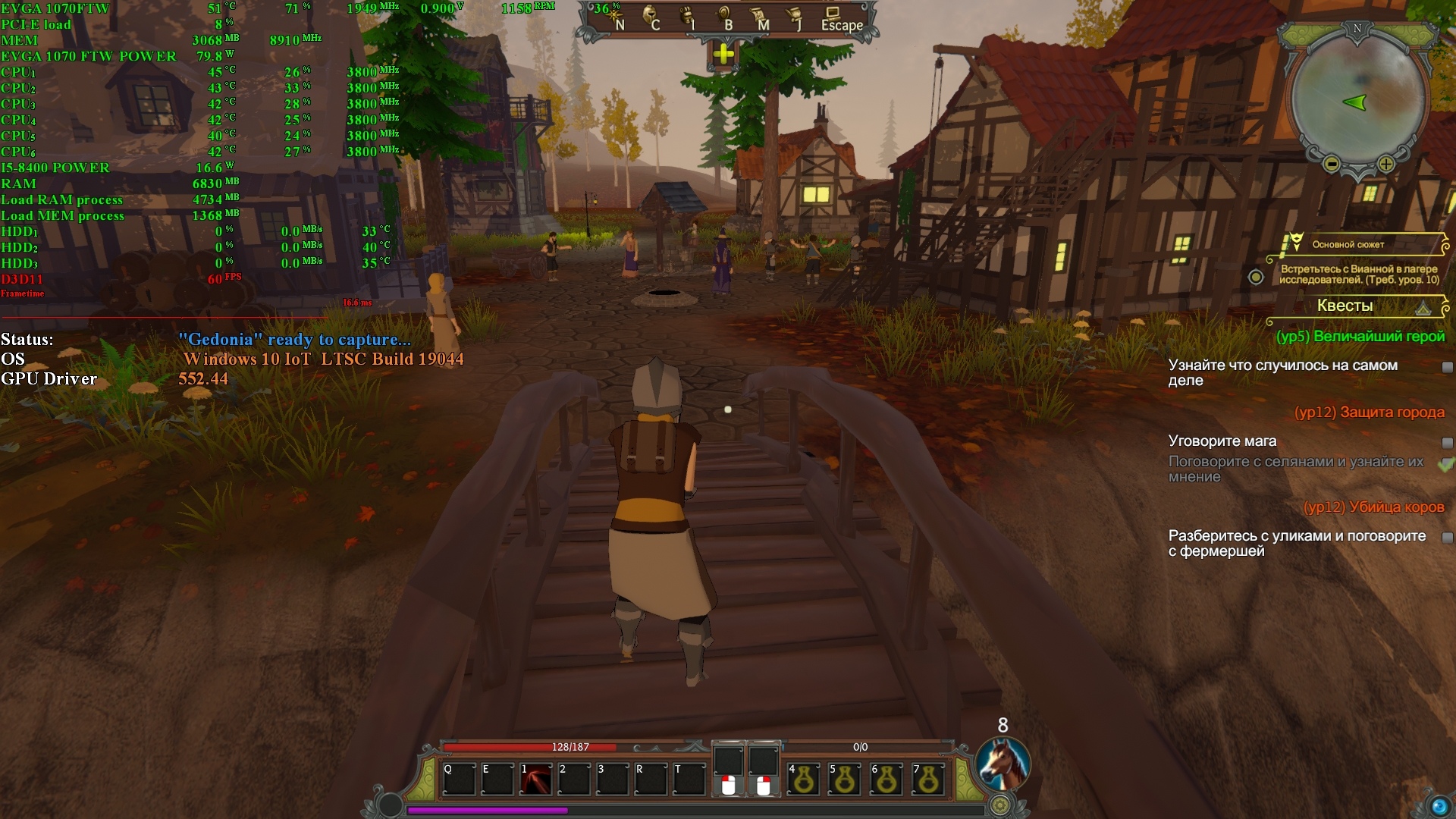Select the Убийца коров quest

[x=1373, y=507]
